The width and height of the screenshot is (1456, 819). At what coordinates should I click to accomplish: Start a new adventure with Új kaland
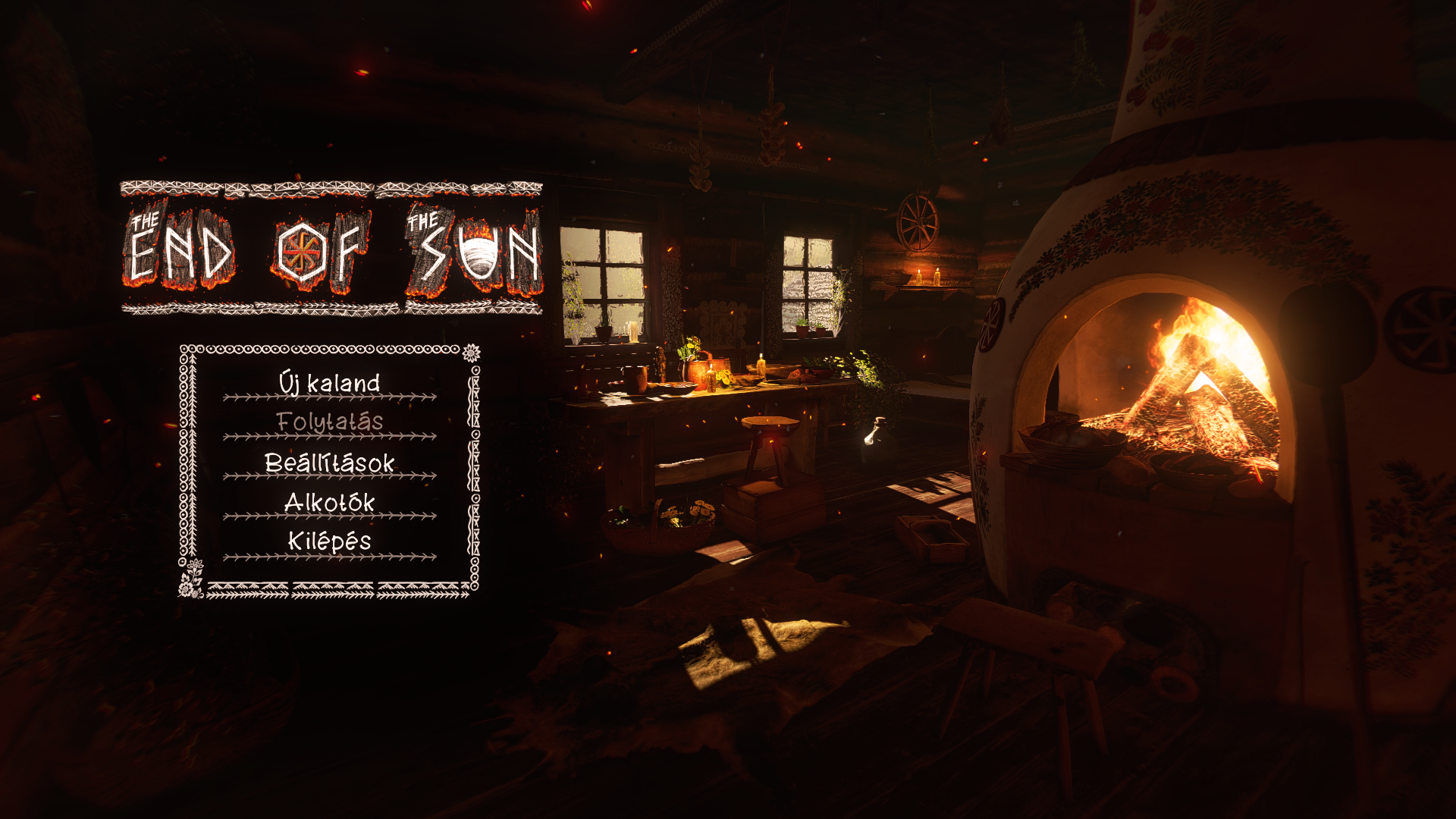329,383
